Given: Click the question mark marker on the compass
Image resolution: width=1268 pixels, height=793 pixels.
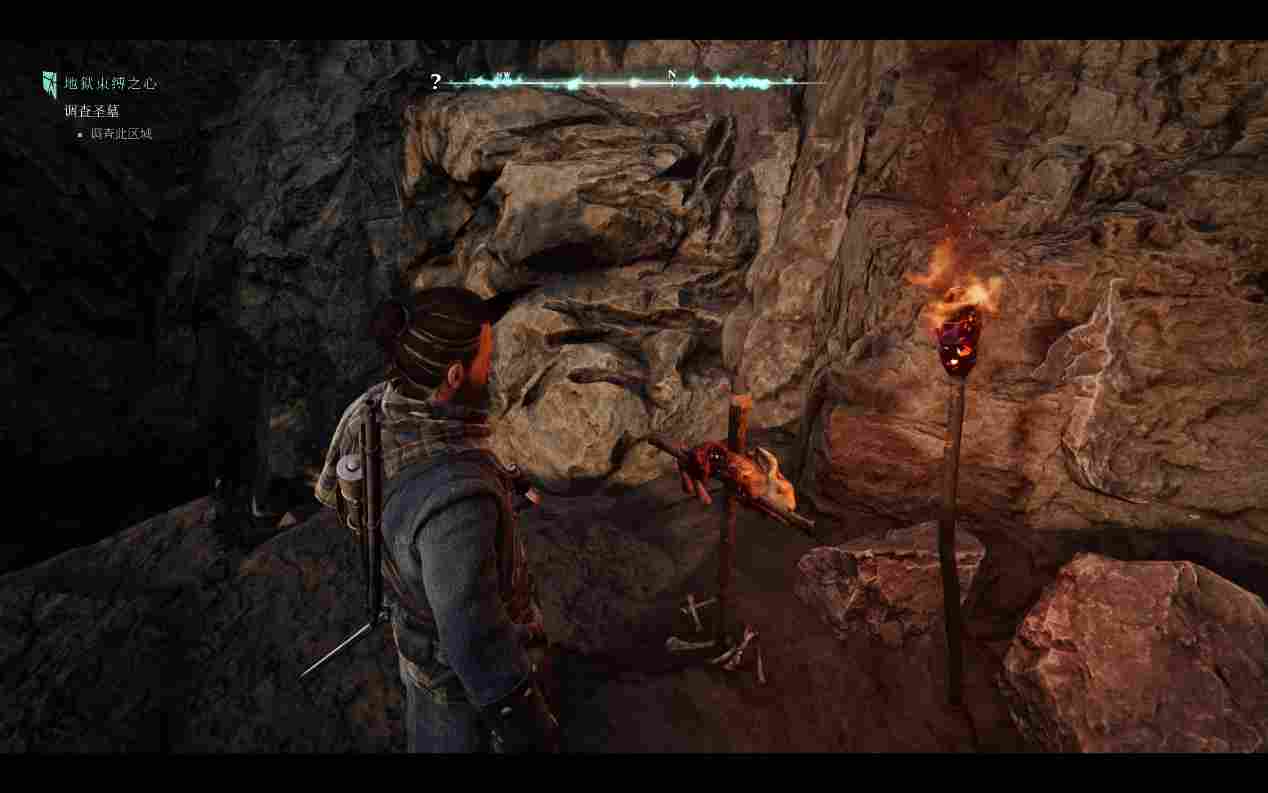Looking at the screenshot, I should (x=435, y=82).
